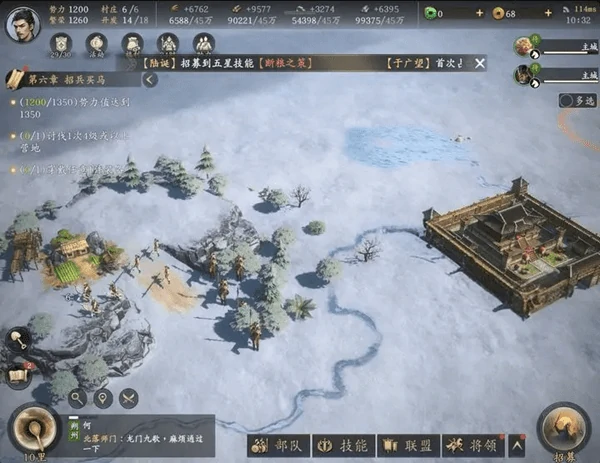
Task: Open the crossed swords battle icon
Action: (x=128, y=398)
